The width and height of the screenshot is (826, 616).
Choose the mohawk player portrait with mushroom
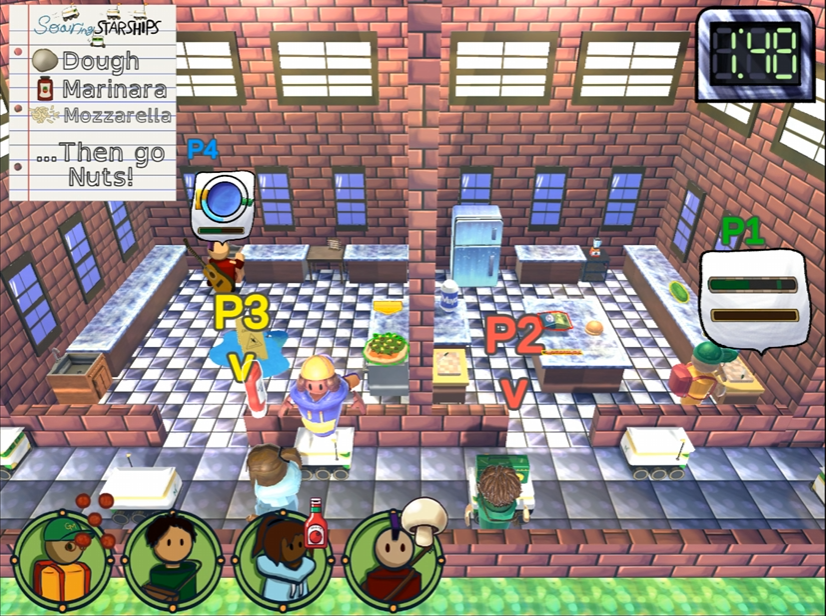[389, 557]
